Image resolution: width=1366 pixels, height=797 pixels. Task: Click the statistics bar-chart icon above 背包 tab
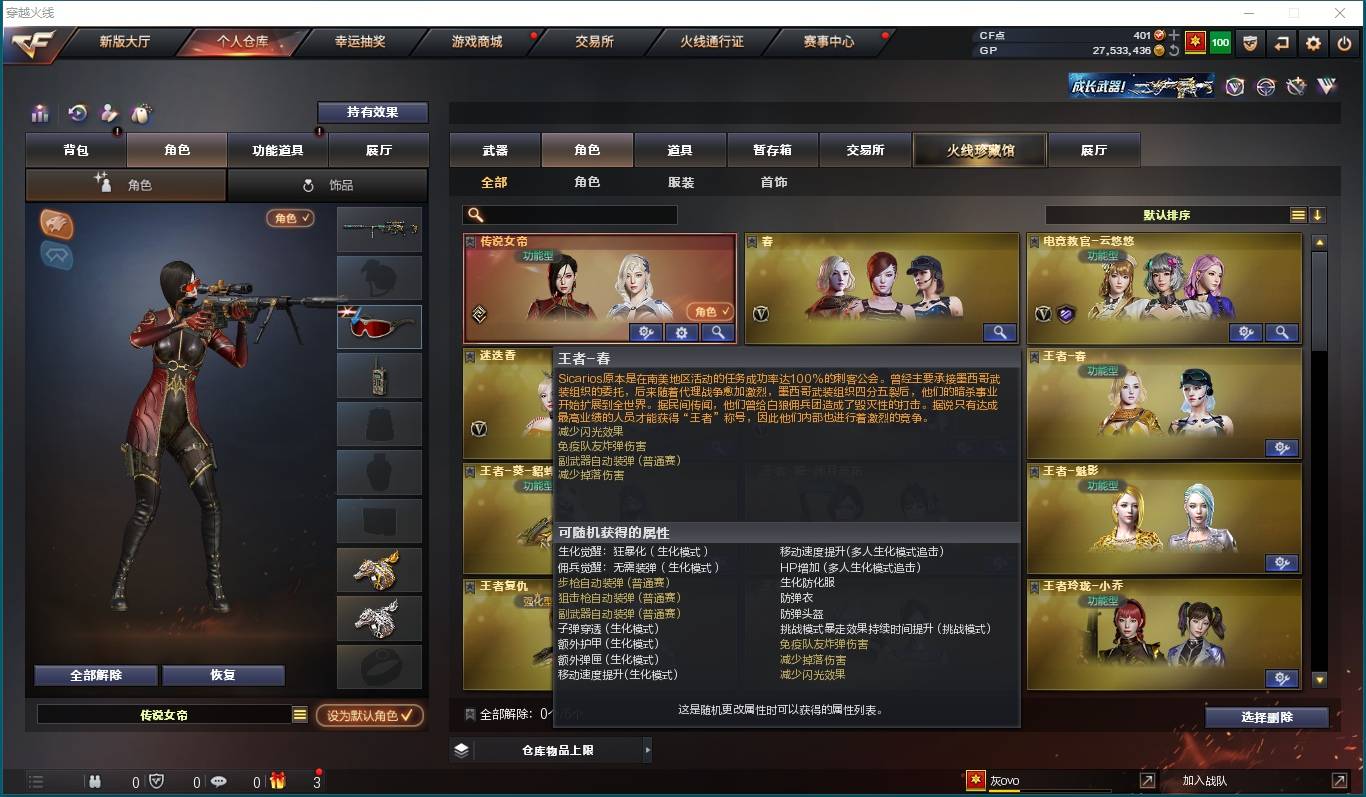pos(40,113)
